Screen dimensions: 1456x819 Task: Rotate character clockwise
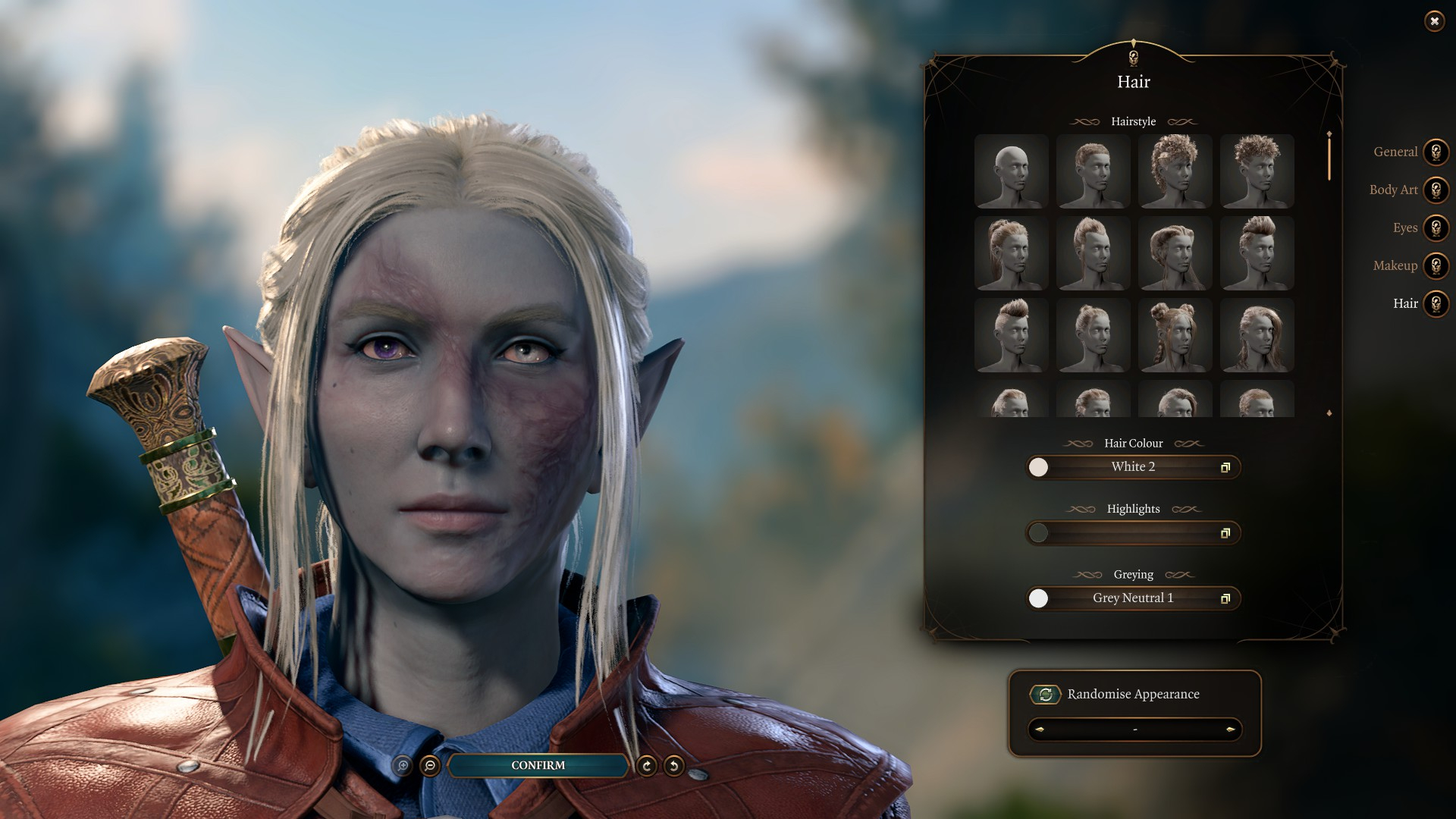pos(647,766)
